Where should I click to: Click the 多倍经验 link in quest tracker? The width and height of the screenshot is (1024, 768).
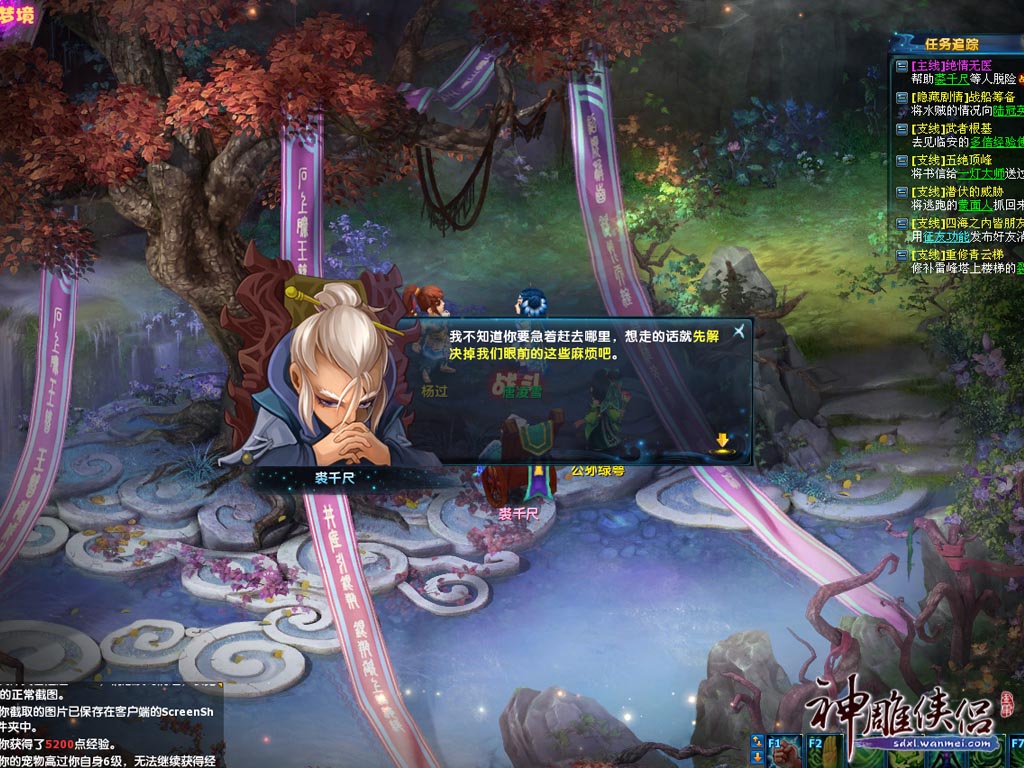click(995, 142)
